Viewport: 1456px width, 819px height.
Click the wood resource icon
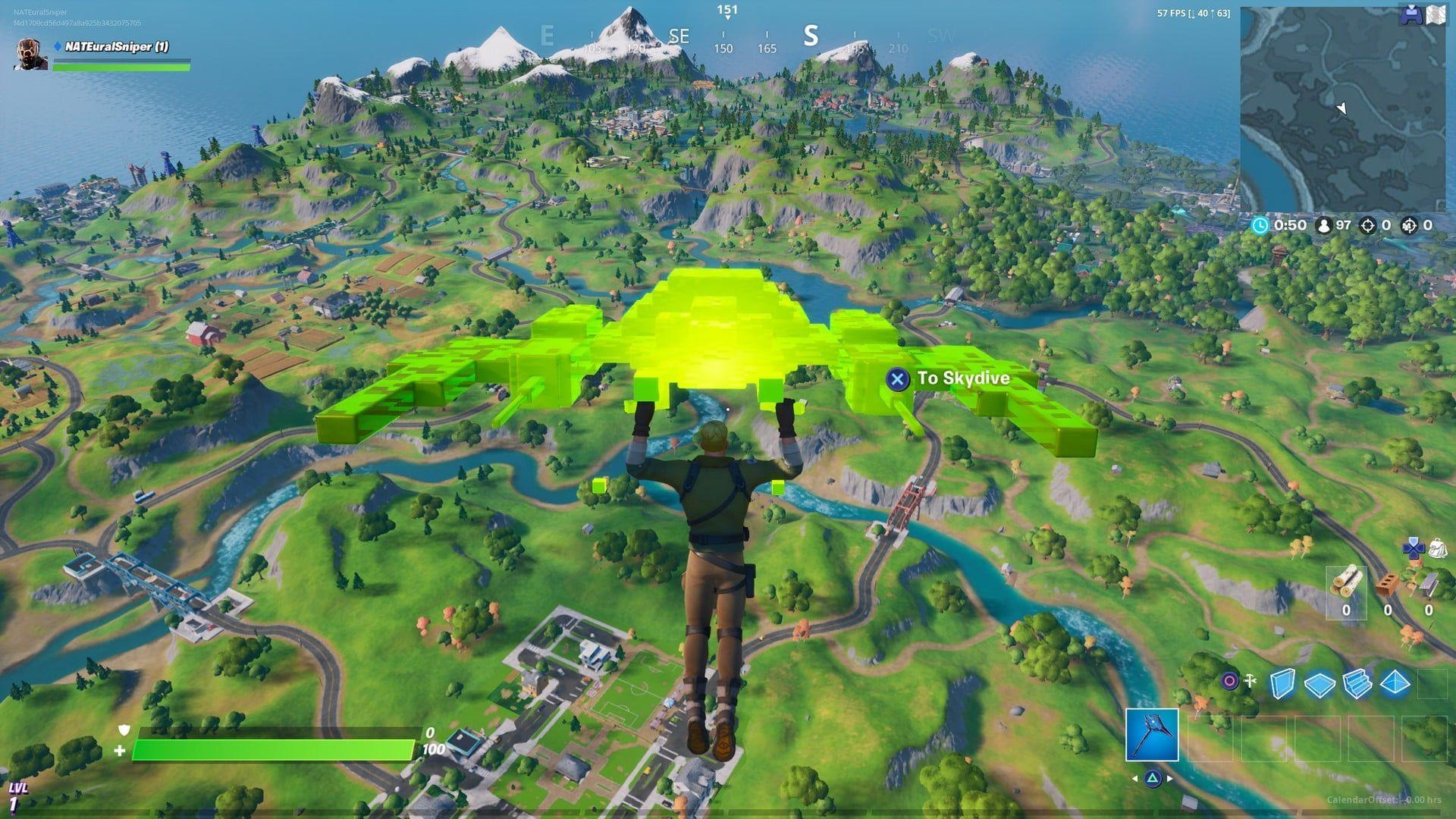(x=1347, y=582)
